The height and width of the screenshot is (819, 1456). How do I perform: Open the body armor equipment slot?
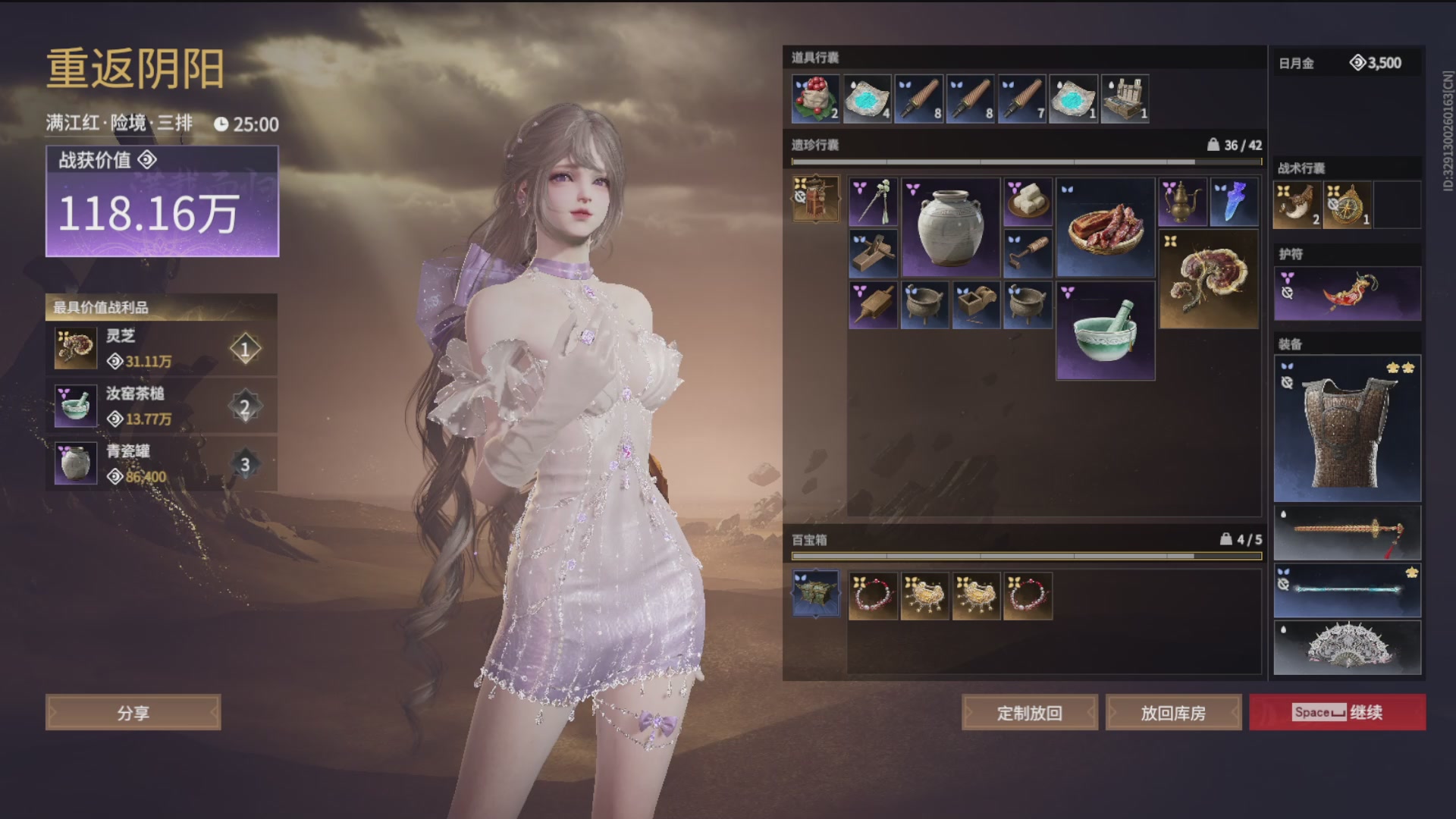click(x=1348, y=428)
